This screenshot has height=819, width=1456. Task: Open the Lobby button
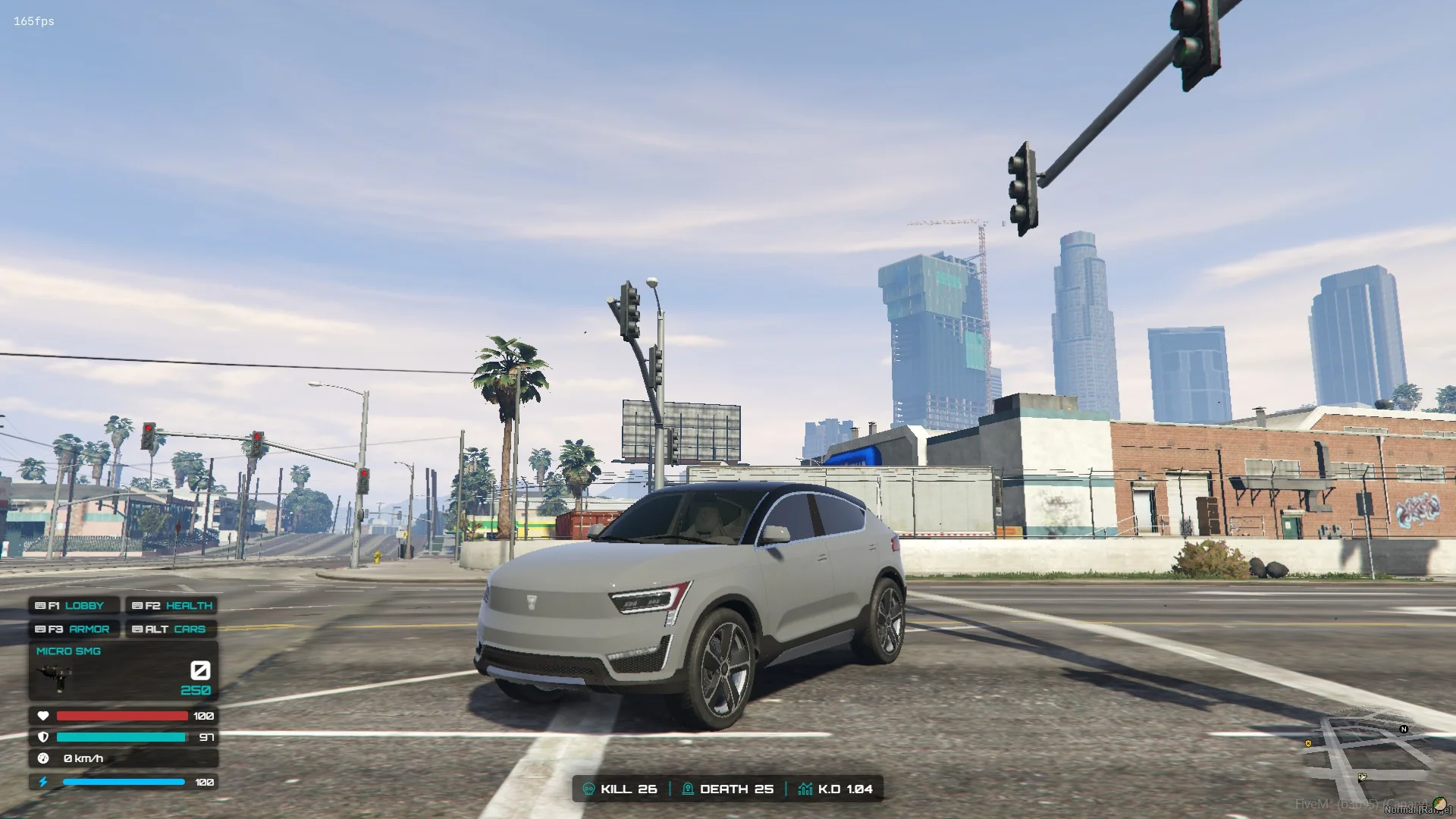[x=74, y=606]
